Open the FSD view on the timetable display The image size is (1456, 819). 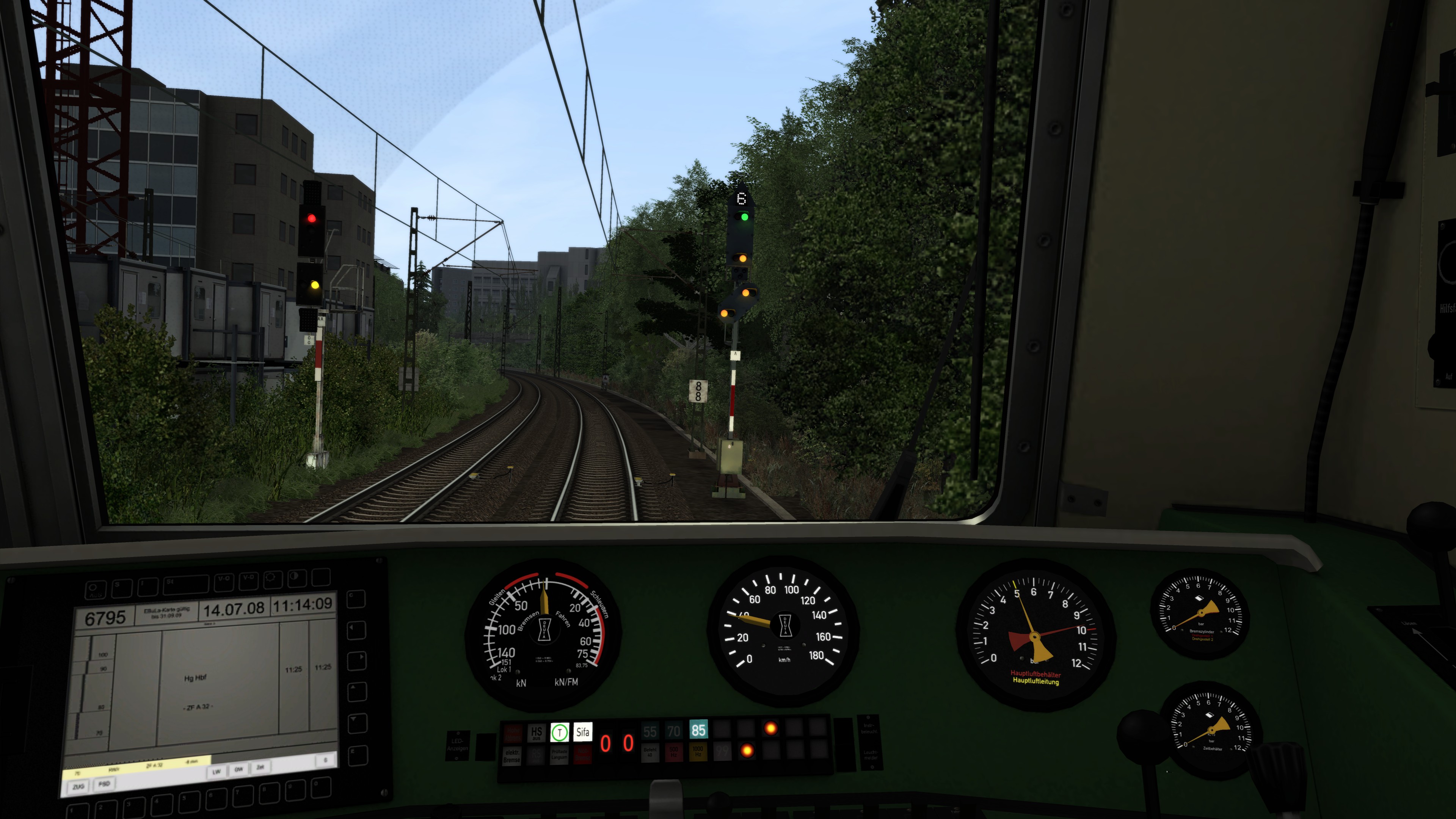(105, 784)
